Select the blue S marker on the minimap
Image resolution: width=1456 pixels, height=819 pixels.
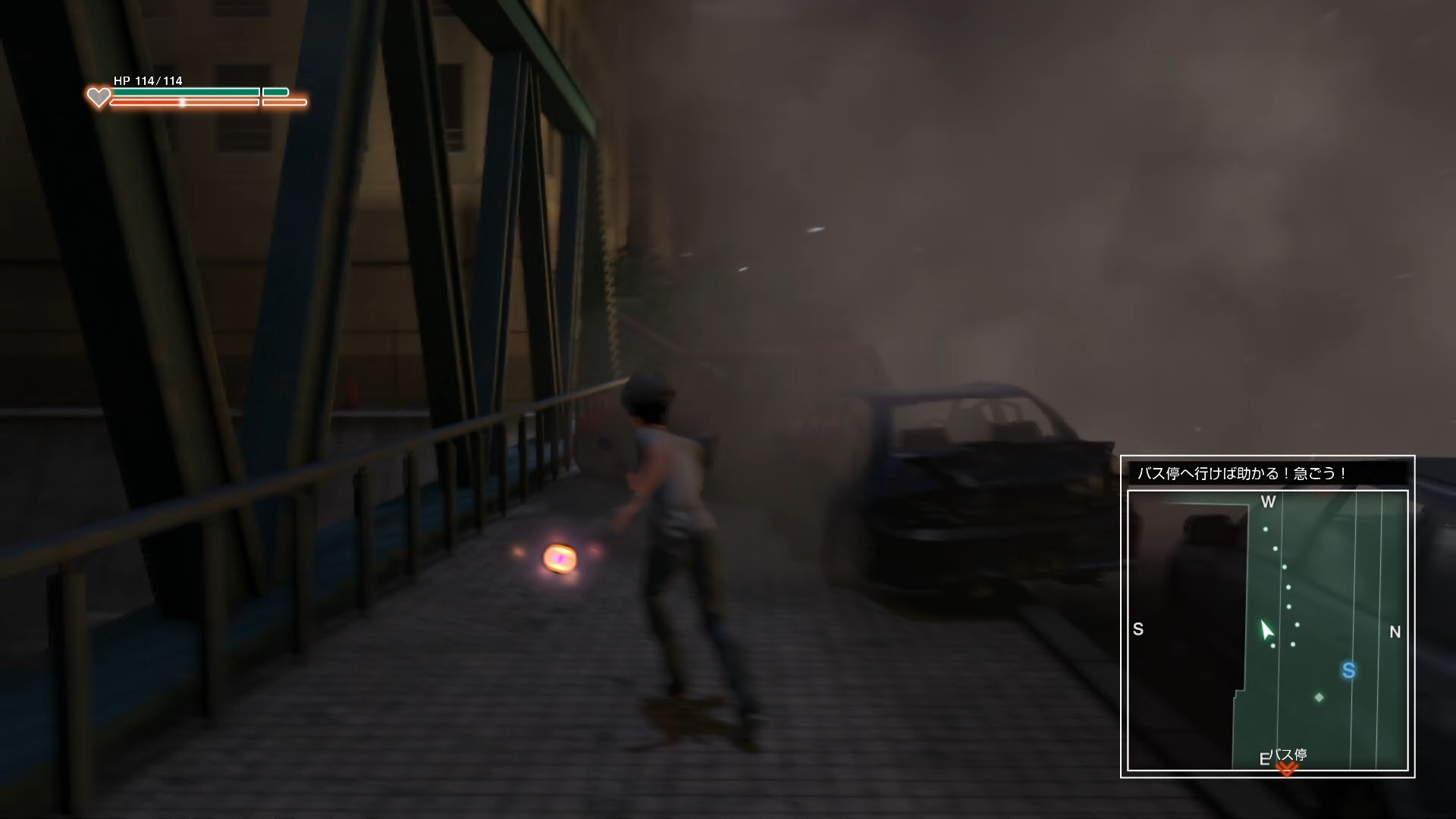[1348, 670]
